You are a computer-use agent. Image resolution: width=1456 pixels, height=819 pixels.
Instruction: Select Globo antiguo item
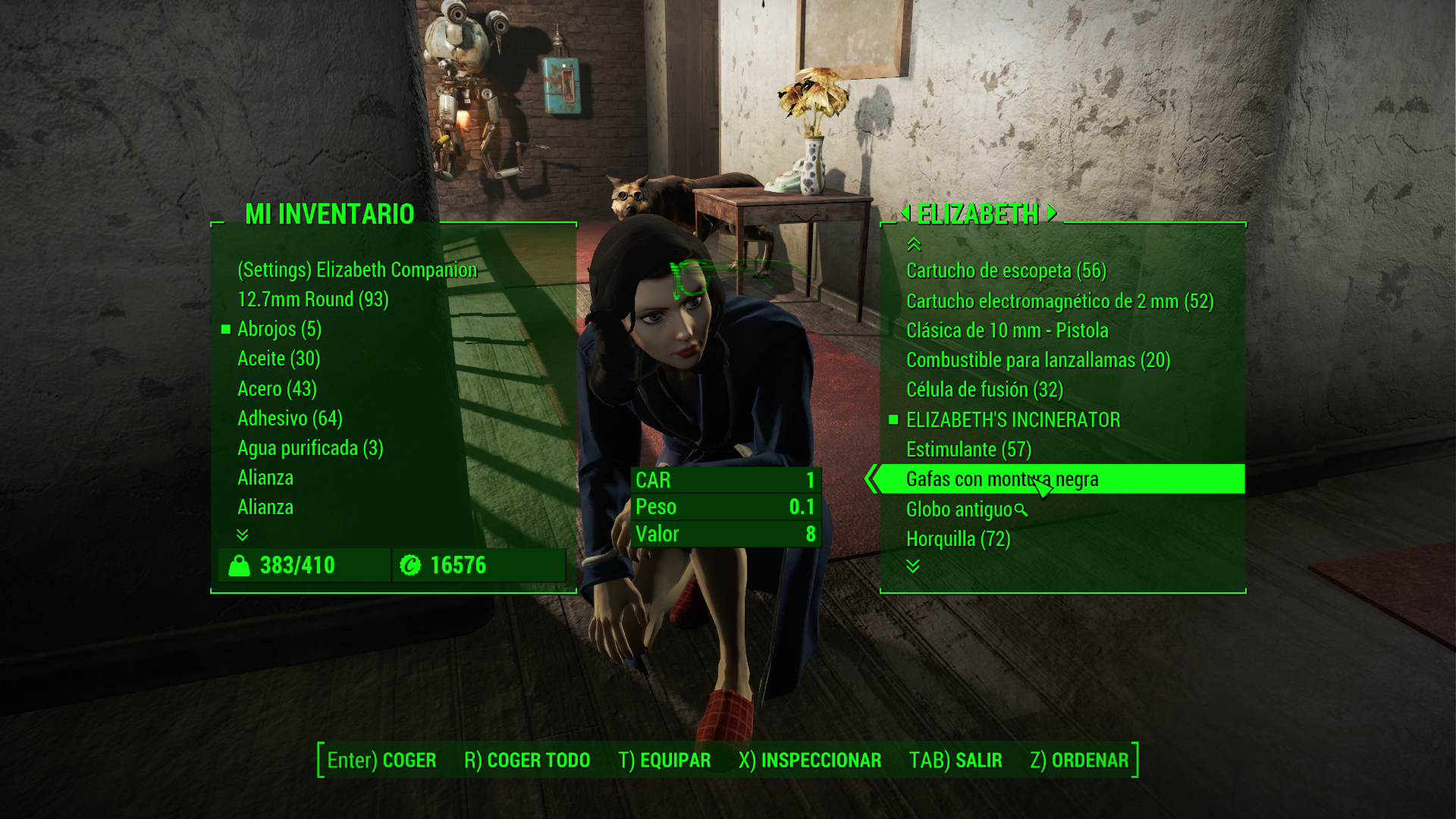pyautogui.click(x=959, y=510)
